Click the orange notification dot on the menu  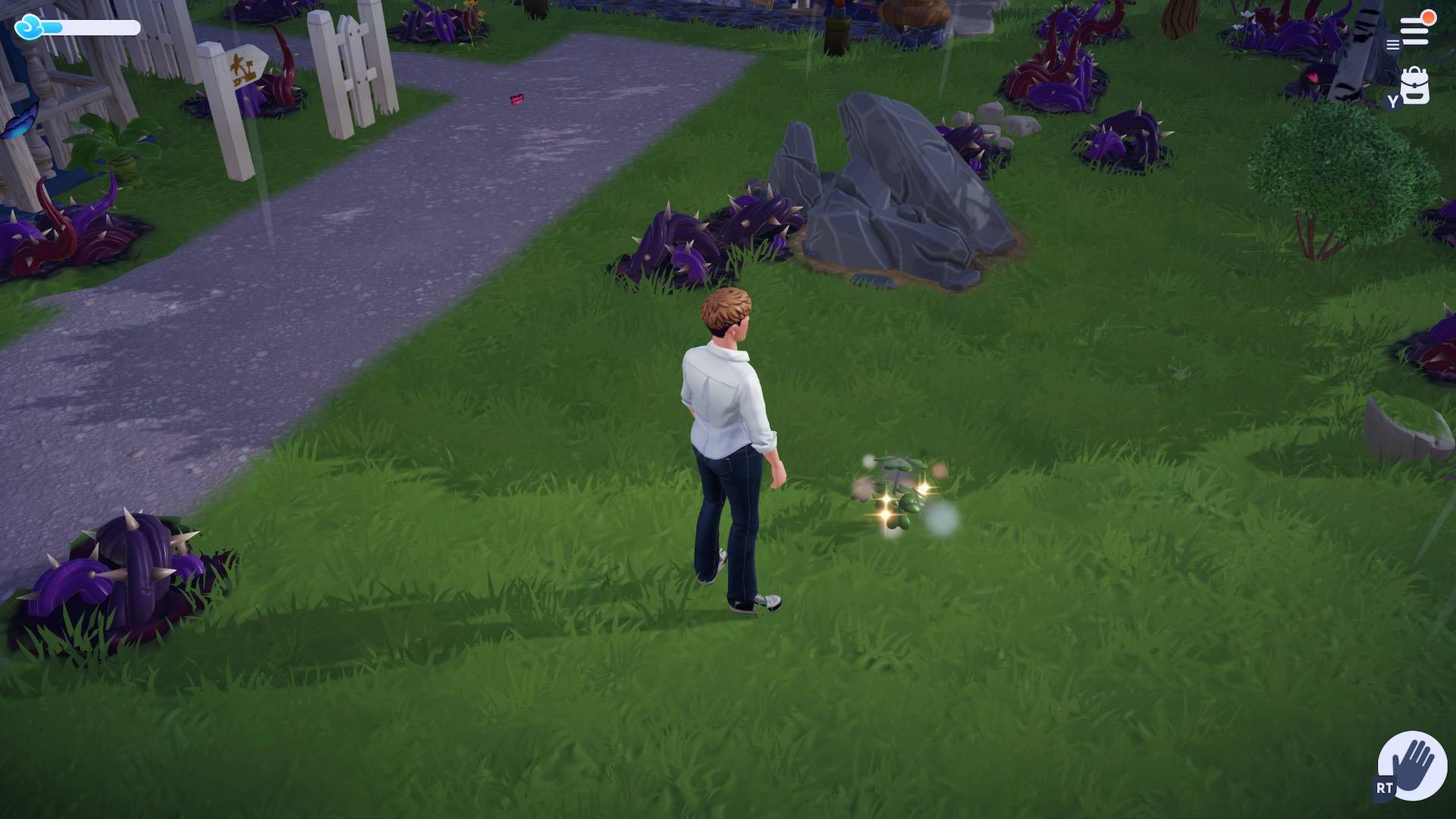[x=1428, y=18]
